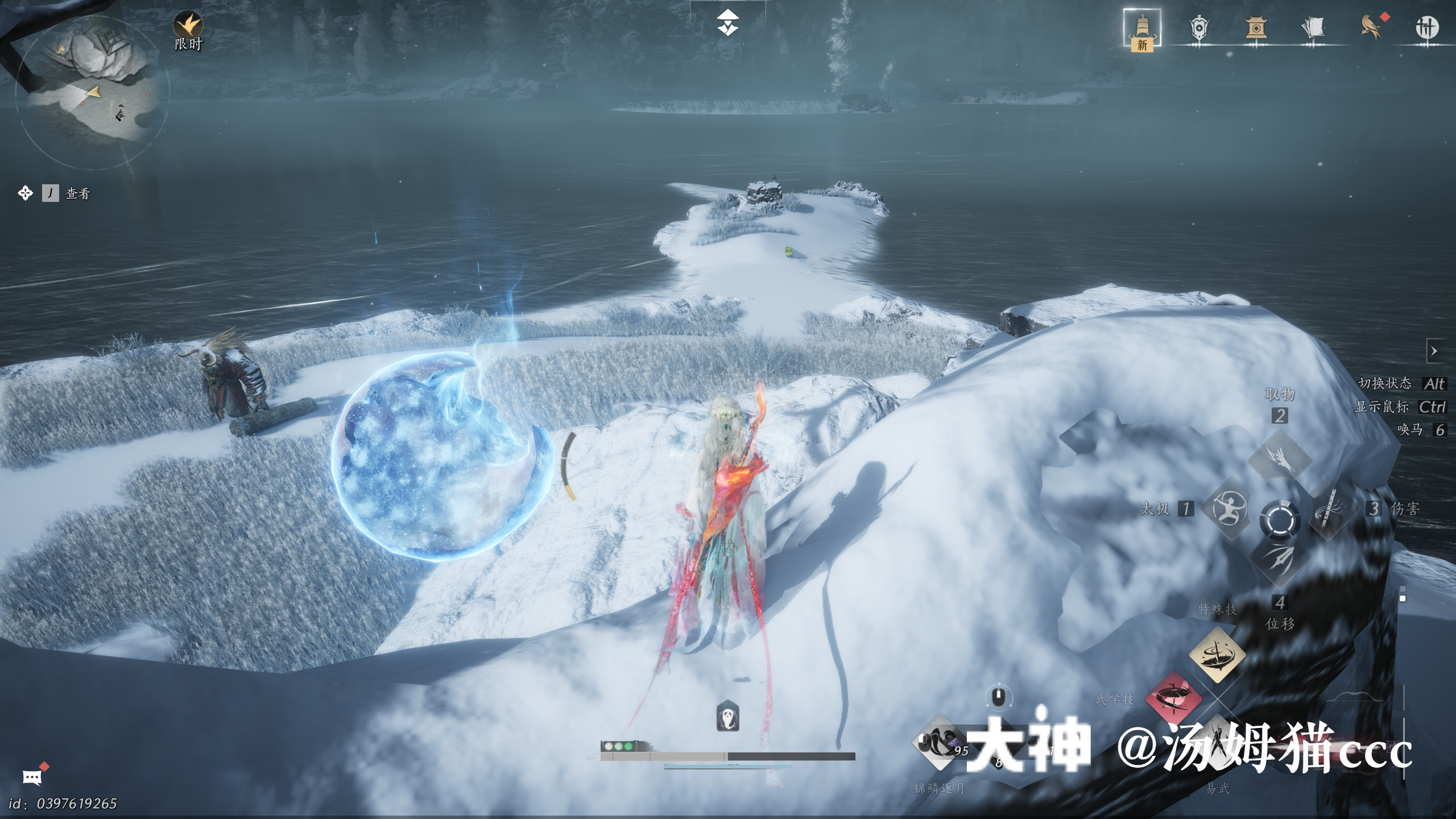Click the center ring of the skill wheel
The image size is (1456, 819).
point(1280,520)
